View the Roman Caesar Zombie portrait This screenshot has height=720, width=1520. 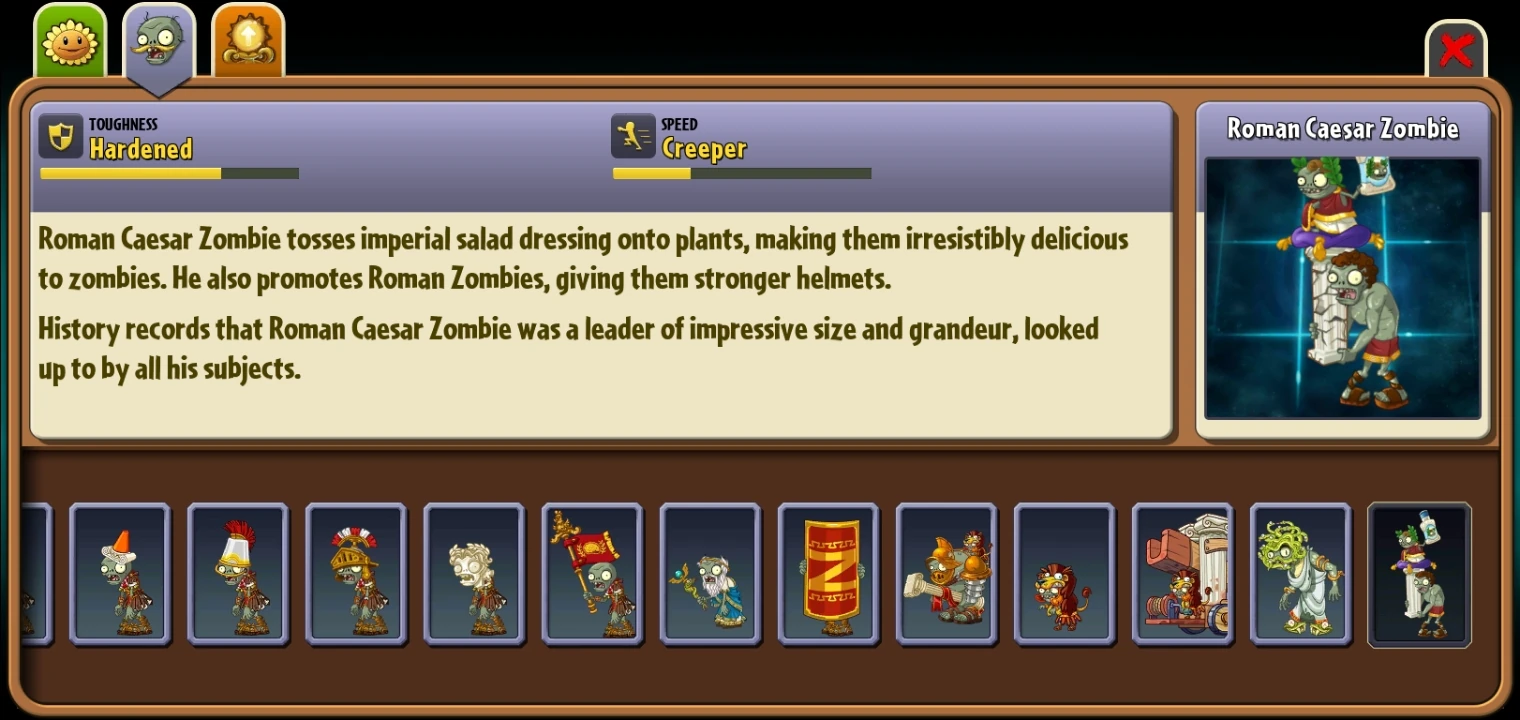click(x=1342, y=290)
